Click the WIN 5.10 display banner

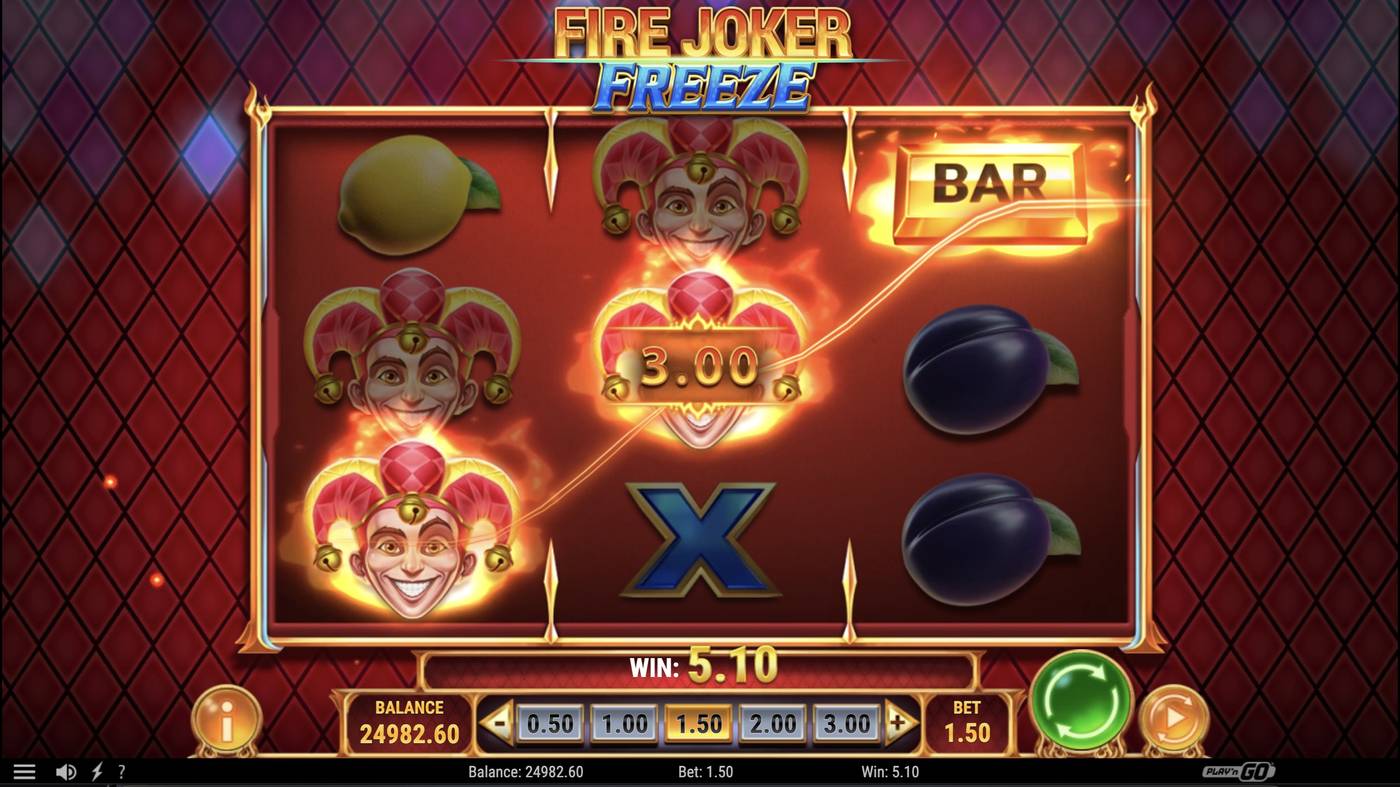[x=698, y=669]
